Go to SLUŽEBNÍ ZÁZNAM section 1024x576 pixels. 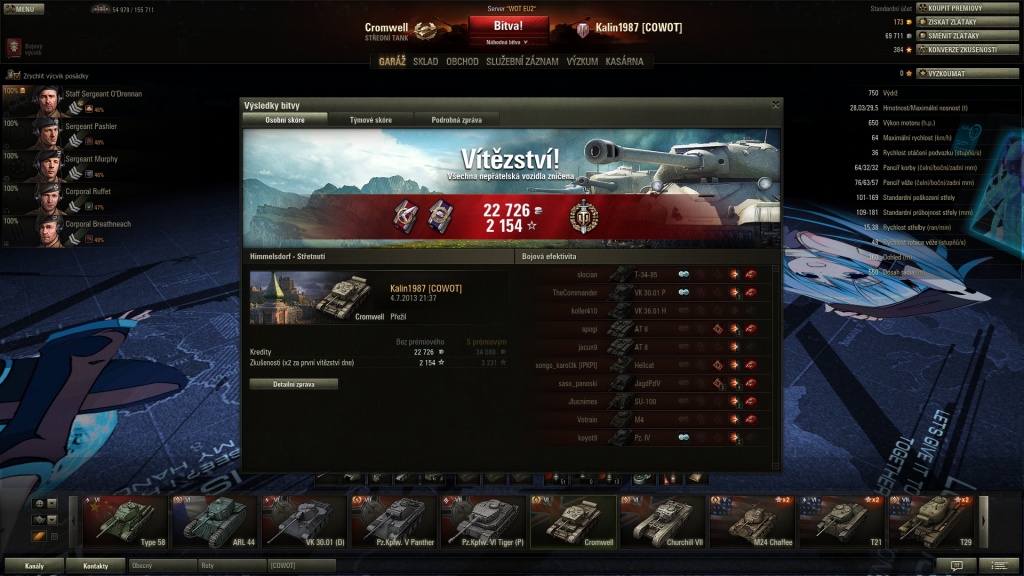pyautogui.click(x=522, y=61)
